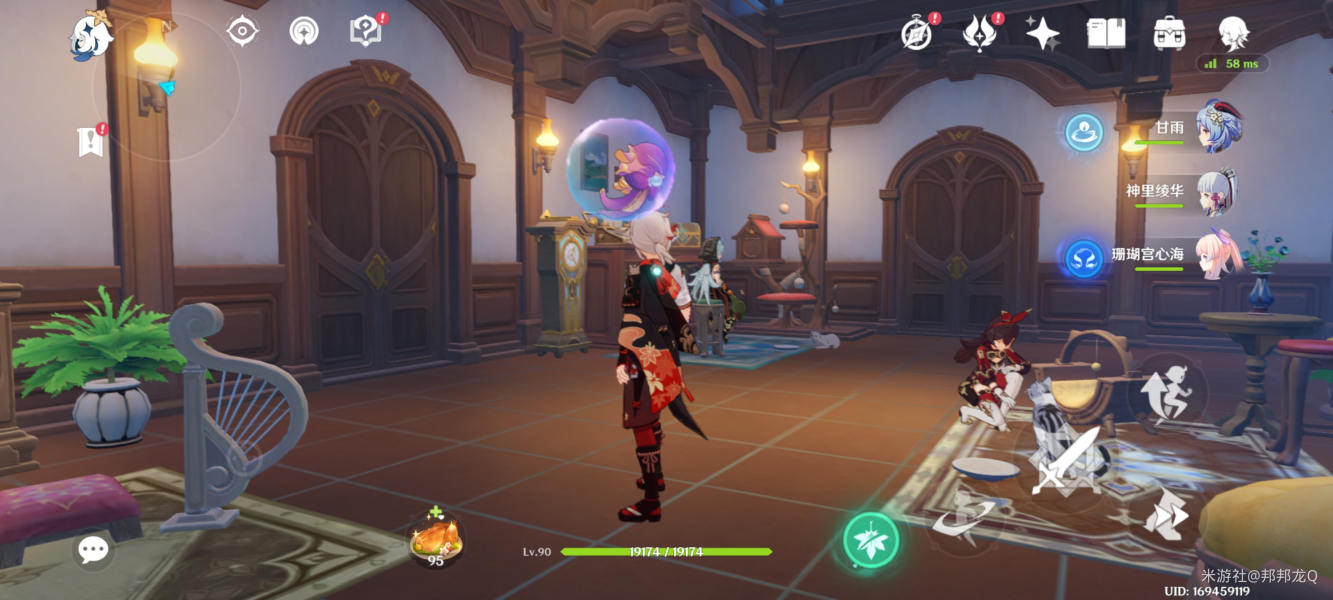Open the character screen icon
Viewport: 1333px width, 600px height.
(1233, 33)
